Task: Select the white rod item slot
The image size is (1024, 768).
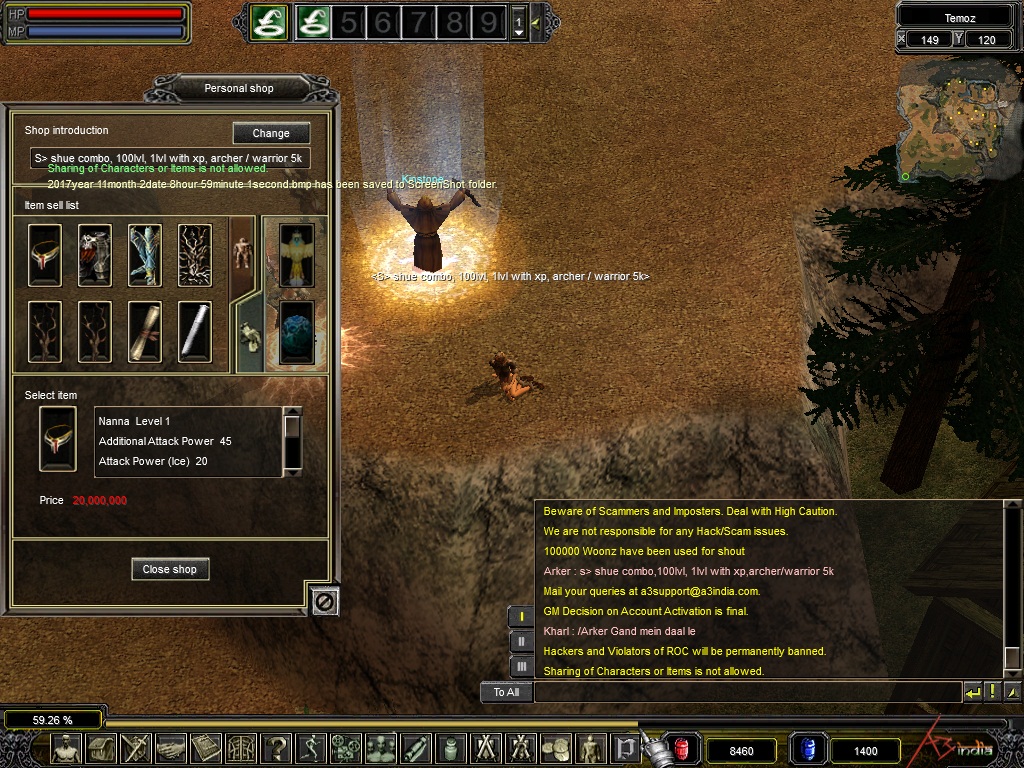Action: tap(195, 331)
